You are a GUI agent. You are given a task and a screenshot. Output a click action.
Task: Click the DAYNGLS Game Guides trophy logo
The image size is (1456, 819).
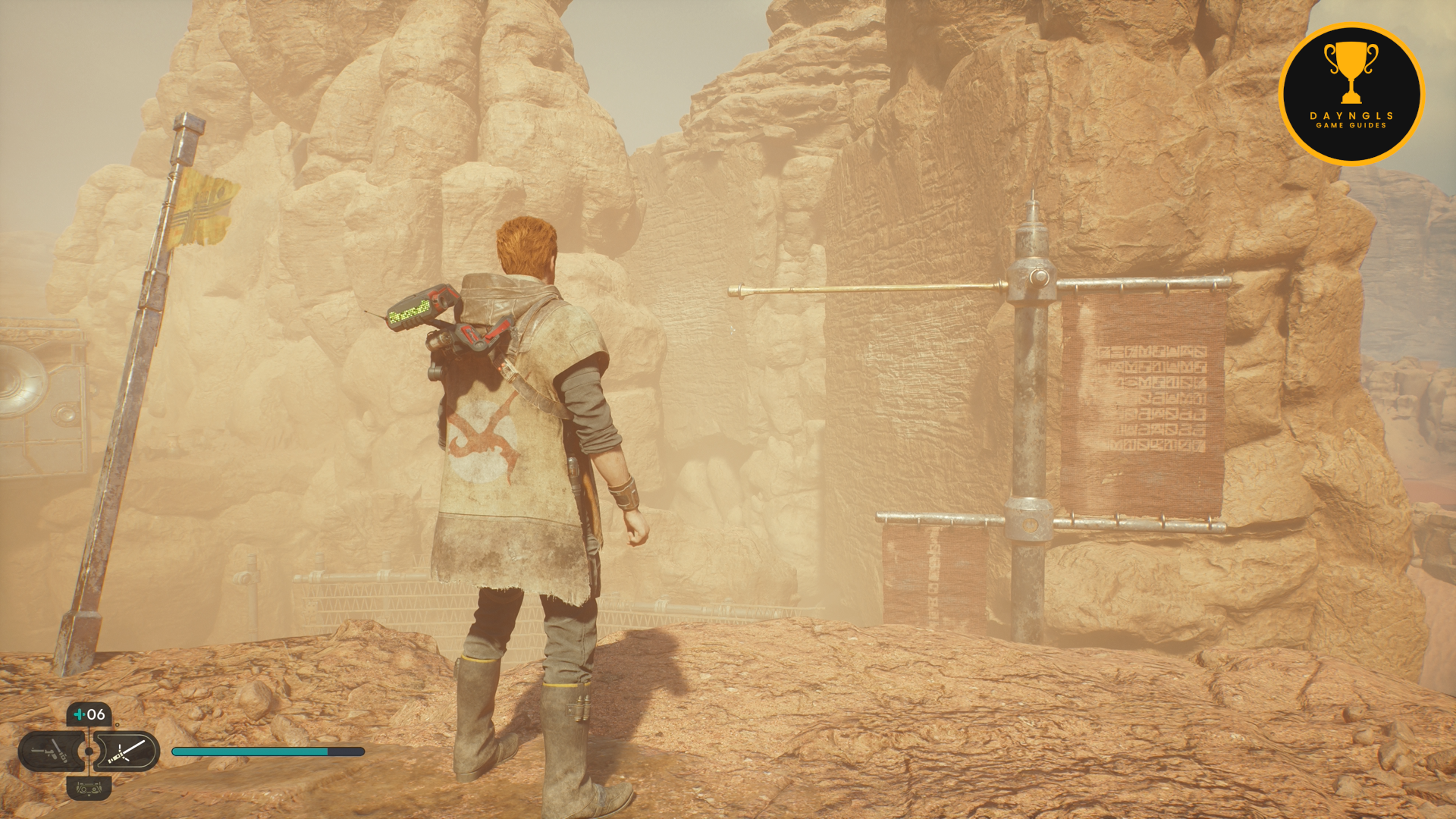pyautogui.click(x=1351, y=94)
